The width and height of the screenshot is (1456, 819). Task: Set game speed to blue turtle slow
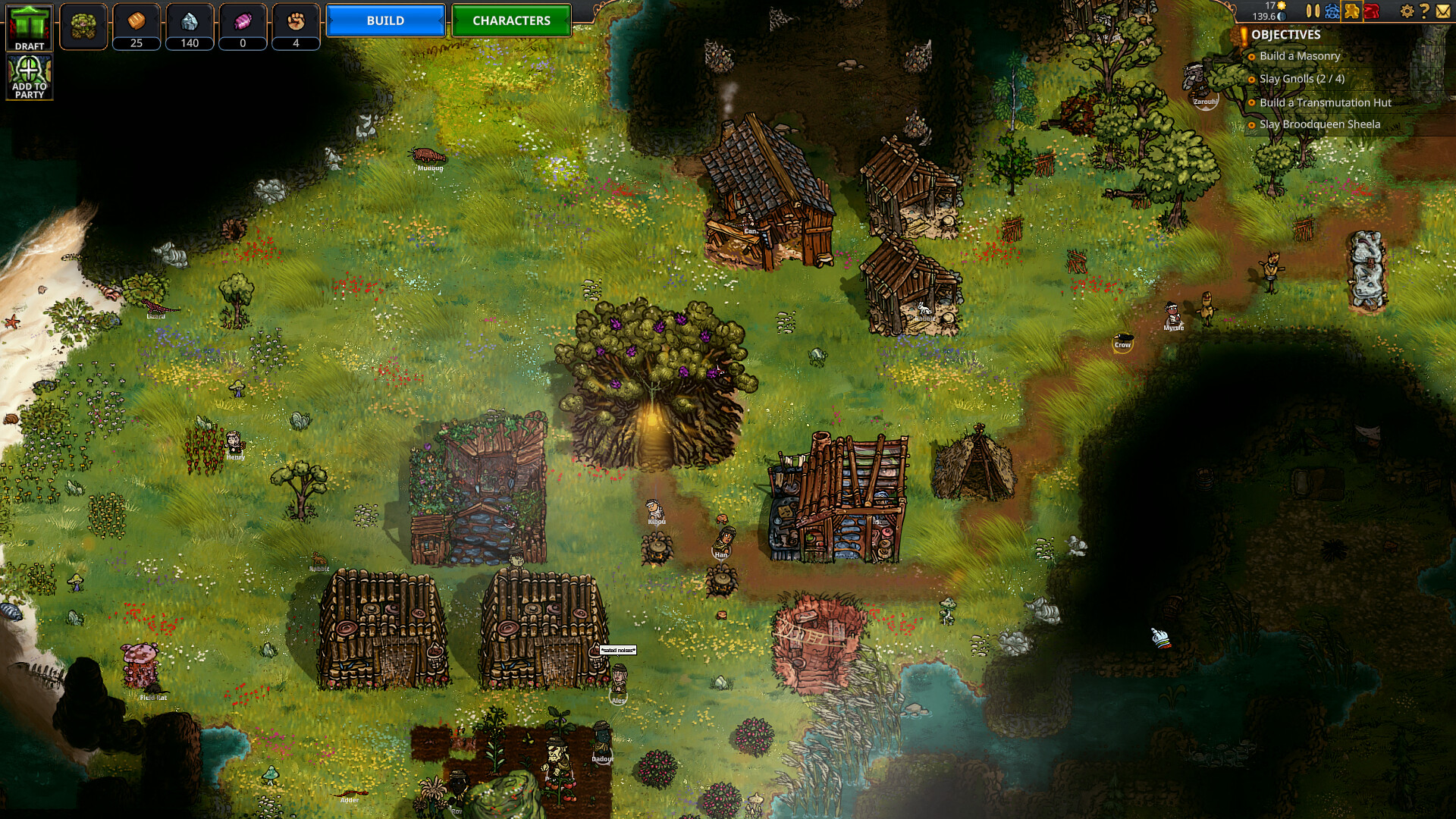click(1332, 11)
